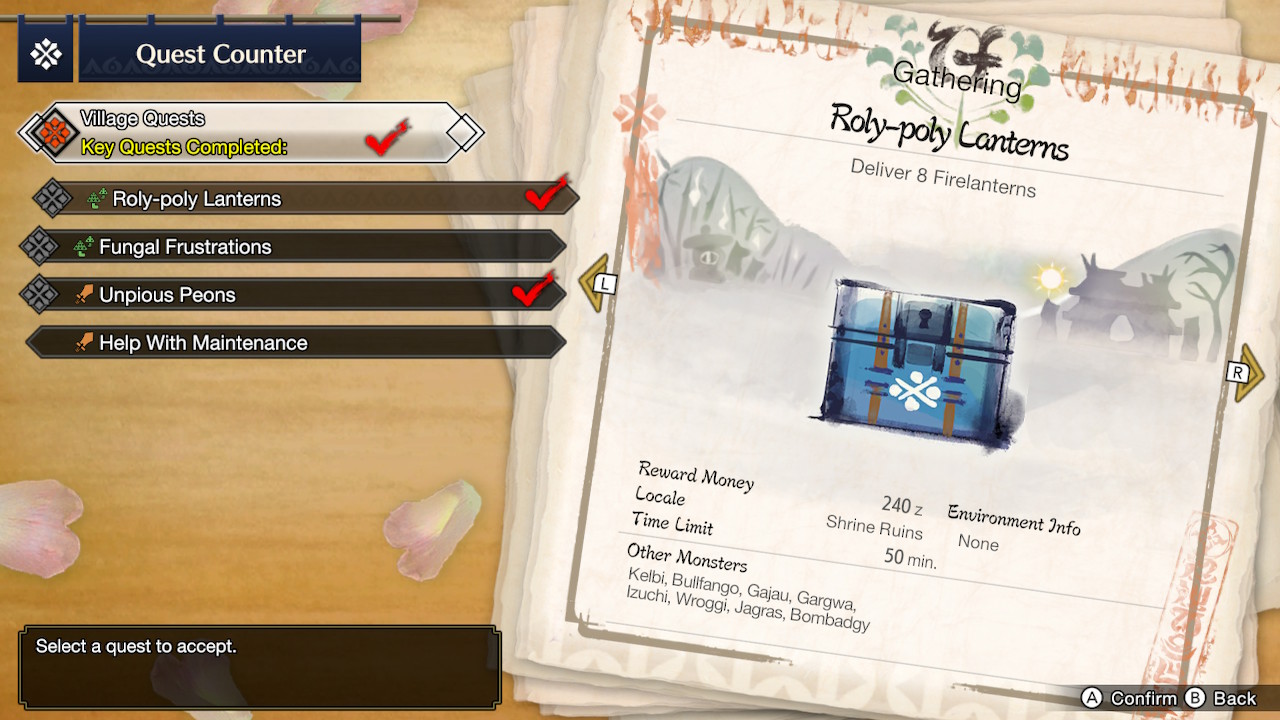Select the Roly-poly Lanterns quest

(x=300, y=199)
